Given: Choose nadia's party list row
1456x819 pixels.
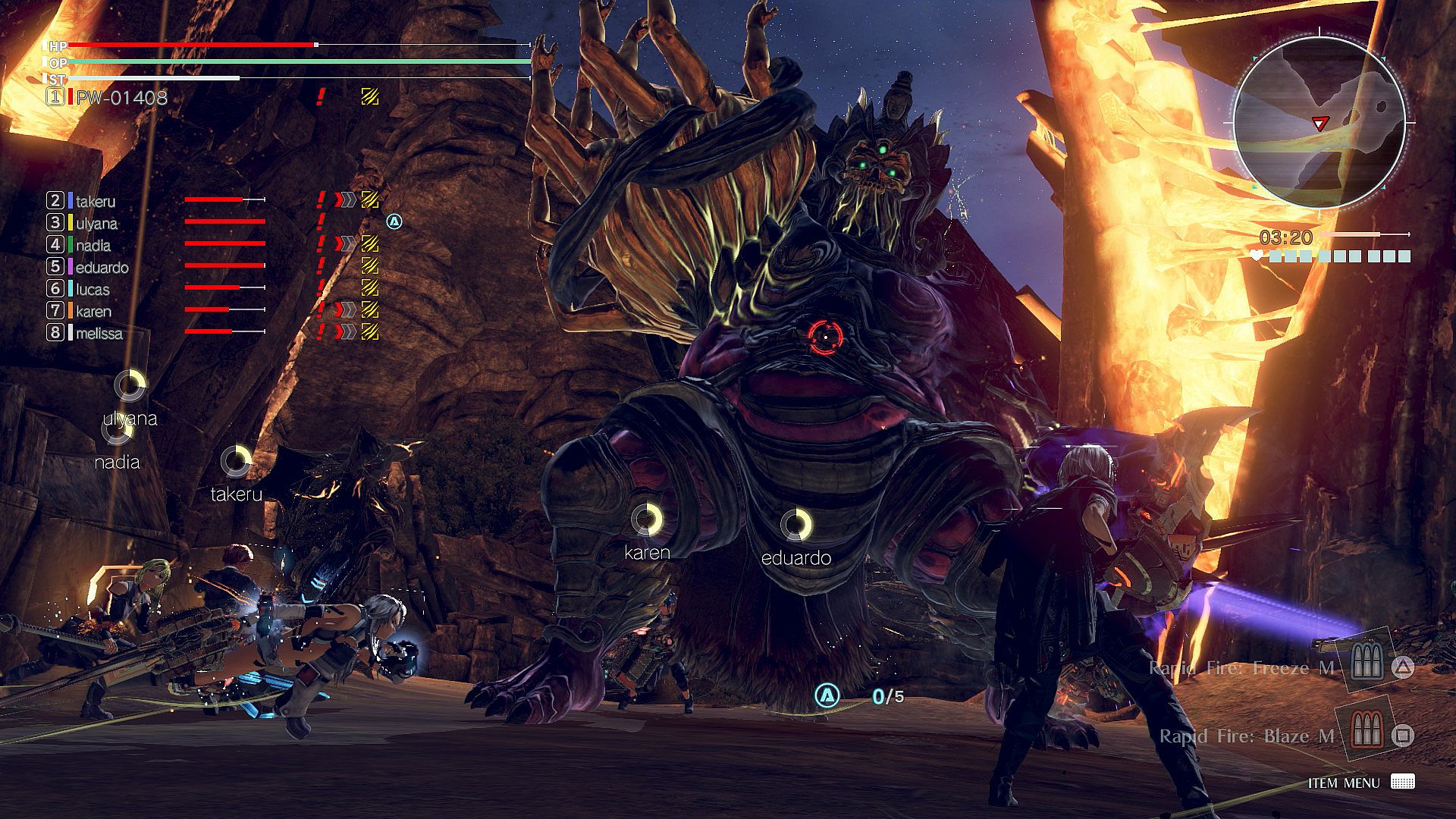Looking at the screenshot, I should (x=93, y=245).
